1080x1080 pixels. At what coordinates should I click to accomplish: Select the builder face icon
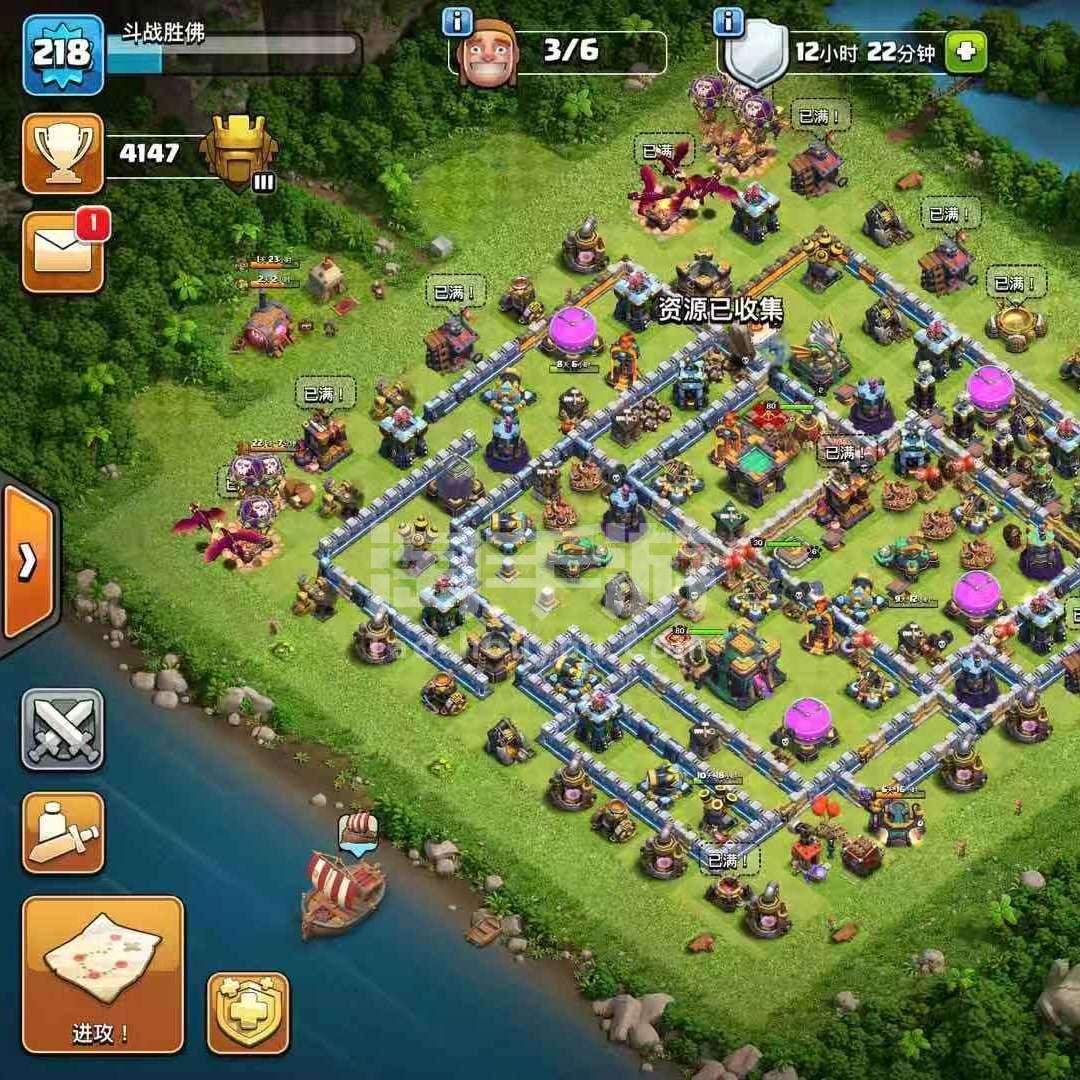487,52
